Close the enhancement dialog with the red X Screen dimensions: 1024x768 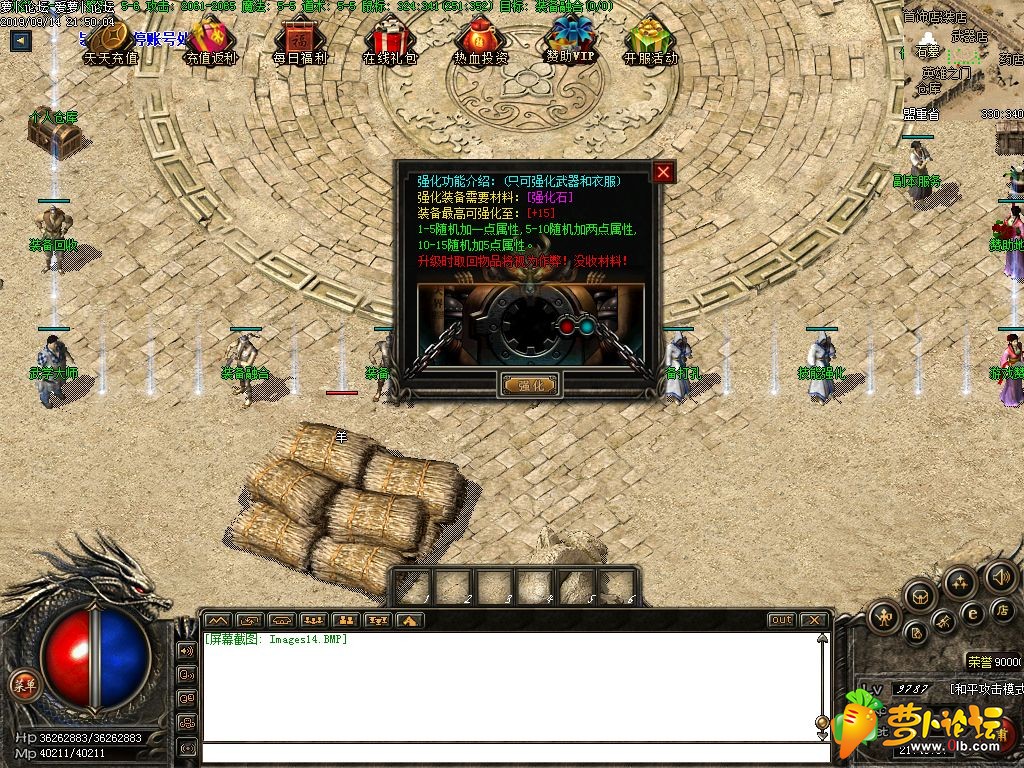(x=663, y=173)
